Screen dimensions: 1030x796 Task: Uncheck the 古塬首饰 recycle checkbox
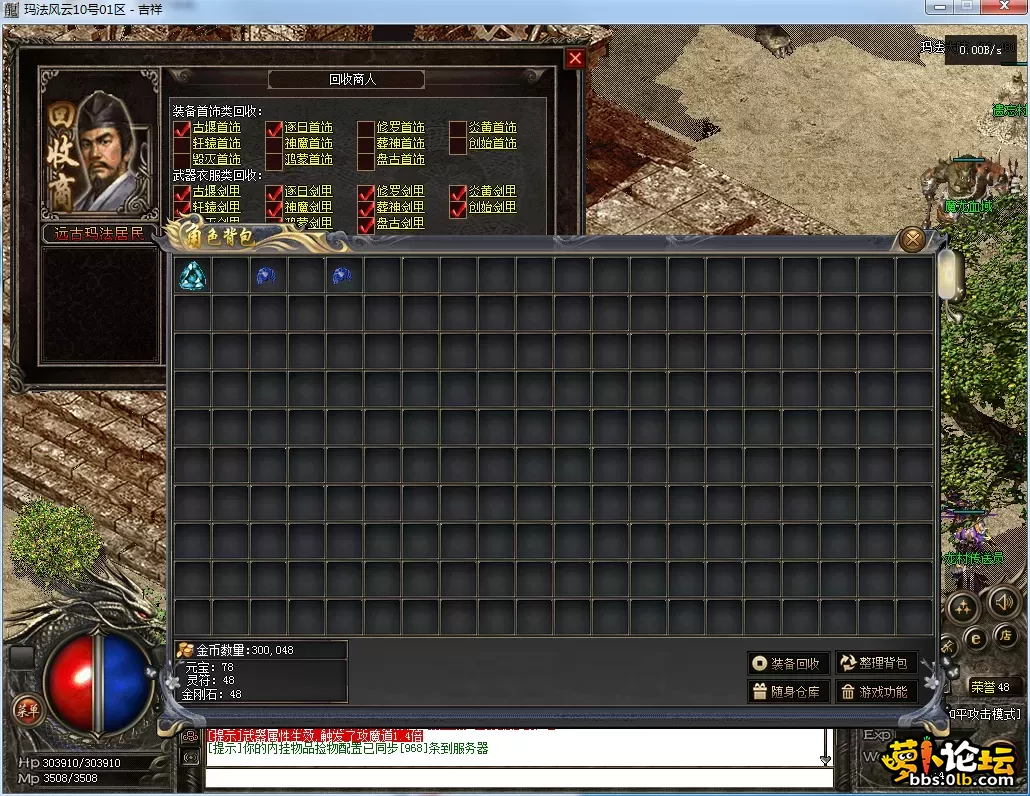pyautogui.click(x=182, y=128)
